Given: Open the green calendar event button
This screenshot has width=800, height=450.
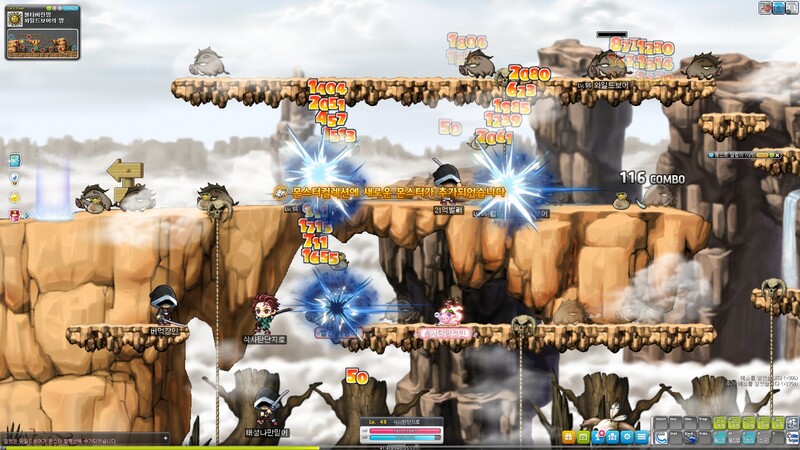Looking at the screenshot, I should point(583,437).
